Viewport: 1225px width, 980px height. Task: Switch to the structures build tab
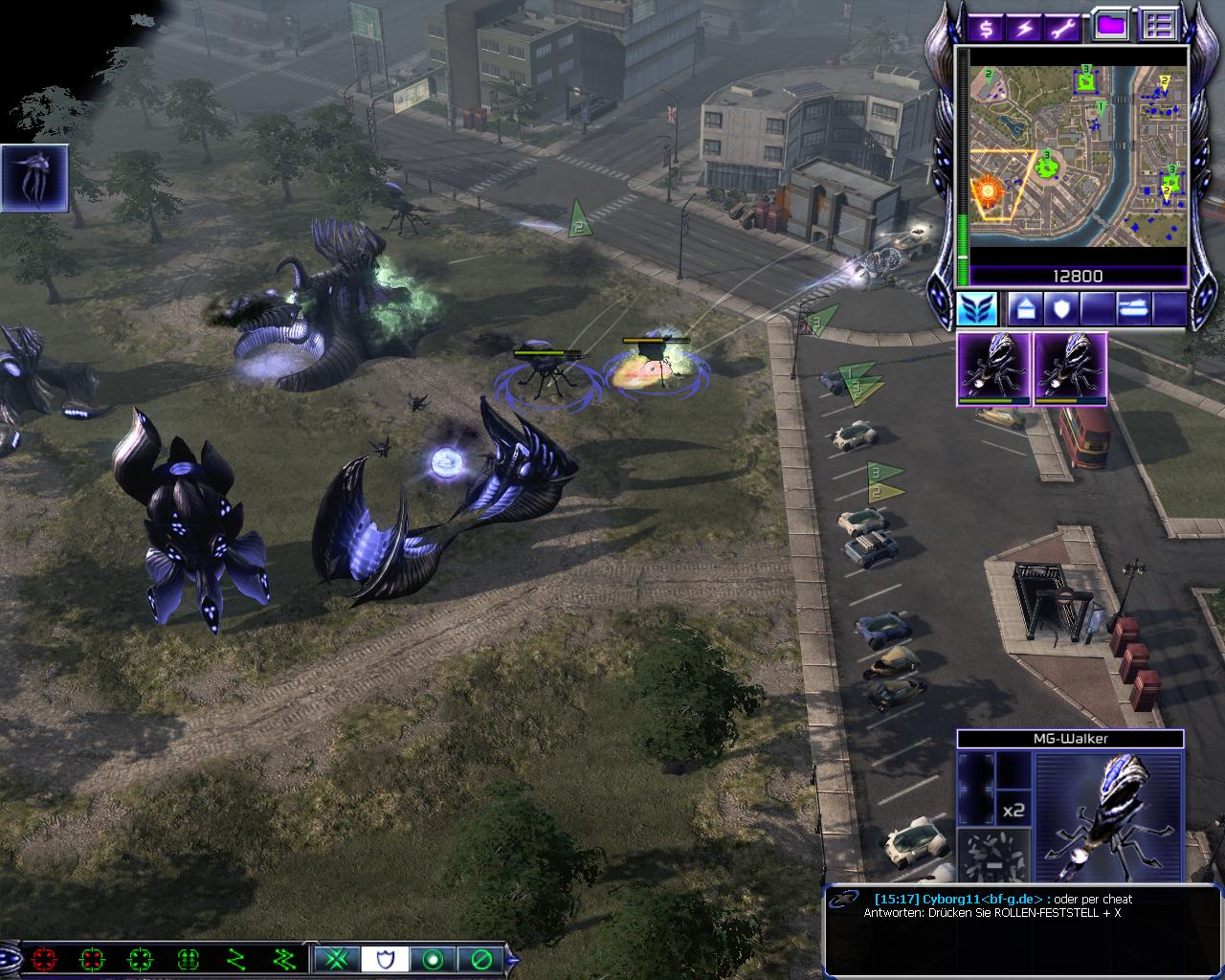(x=1024, y=309)
